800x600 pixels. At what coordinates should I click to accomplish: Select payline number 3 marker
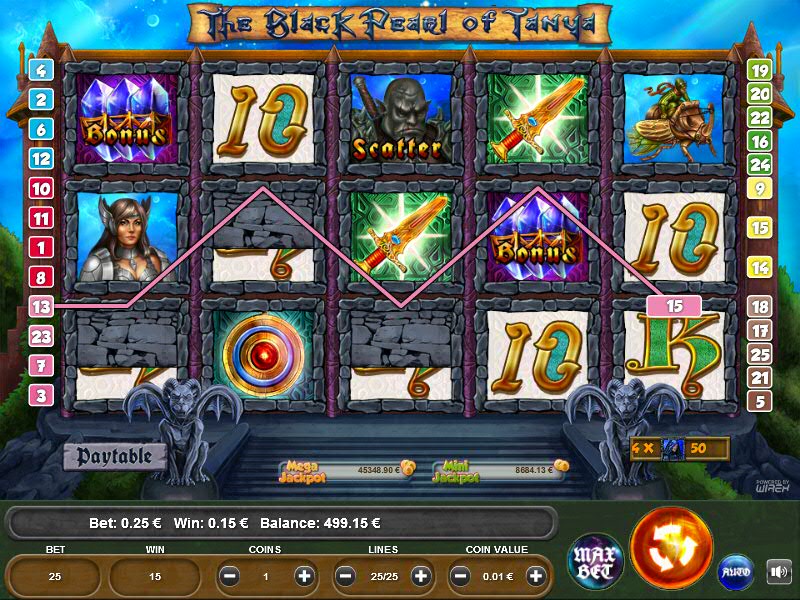coord(41,395)
